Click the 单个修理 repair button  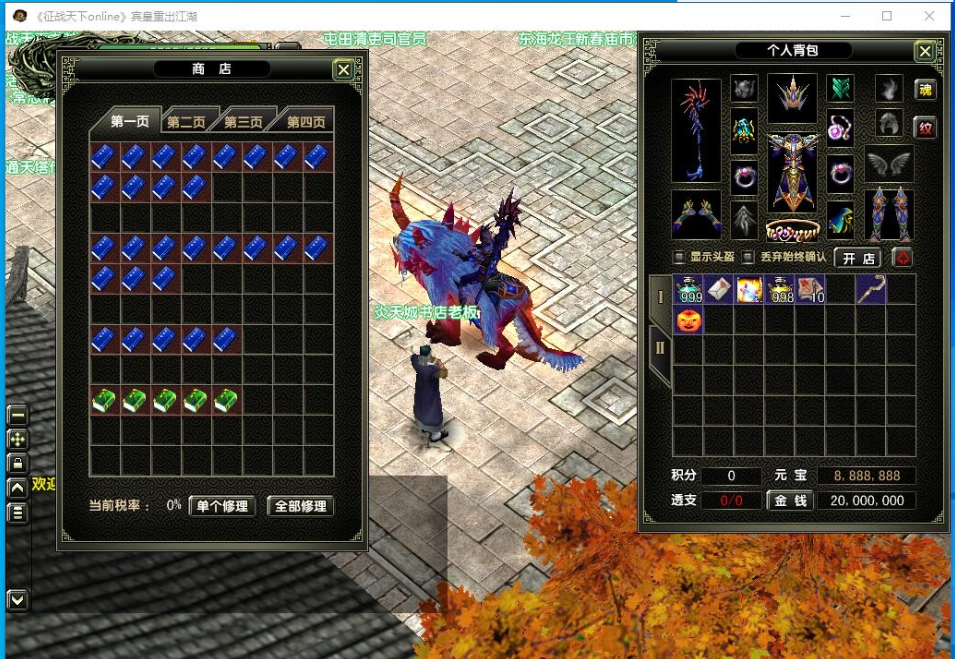point(222,506)
